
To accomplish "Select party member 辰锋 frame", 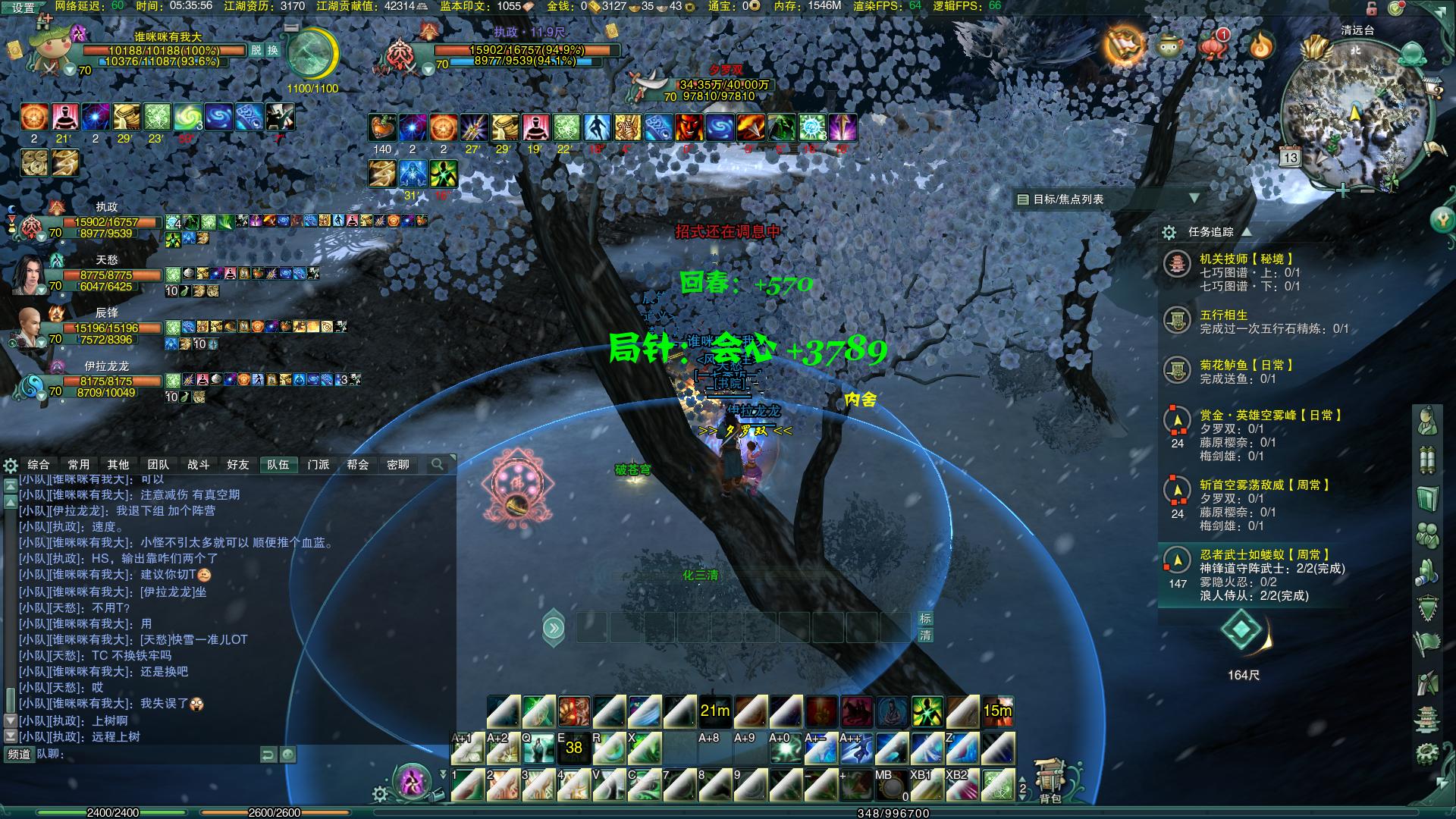I will [x=106, y=329].
